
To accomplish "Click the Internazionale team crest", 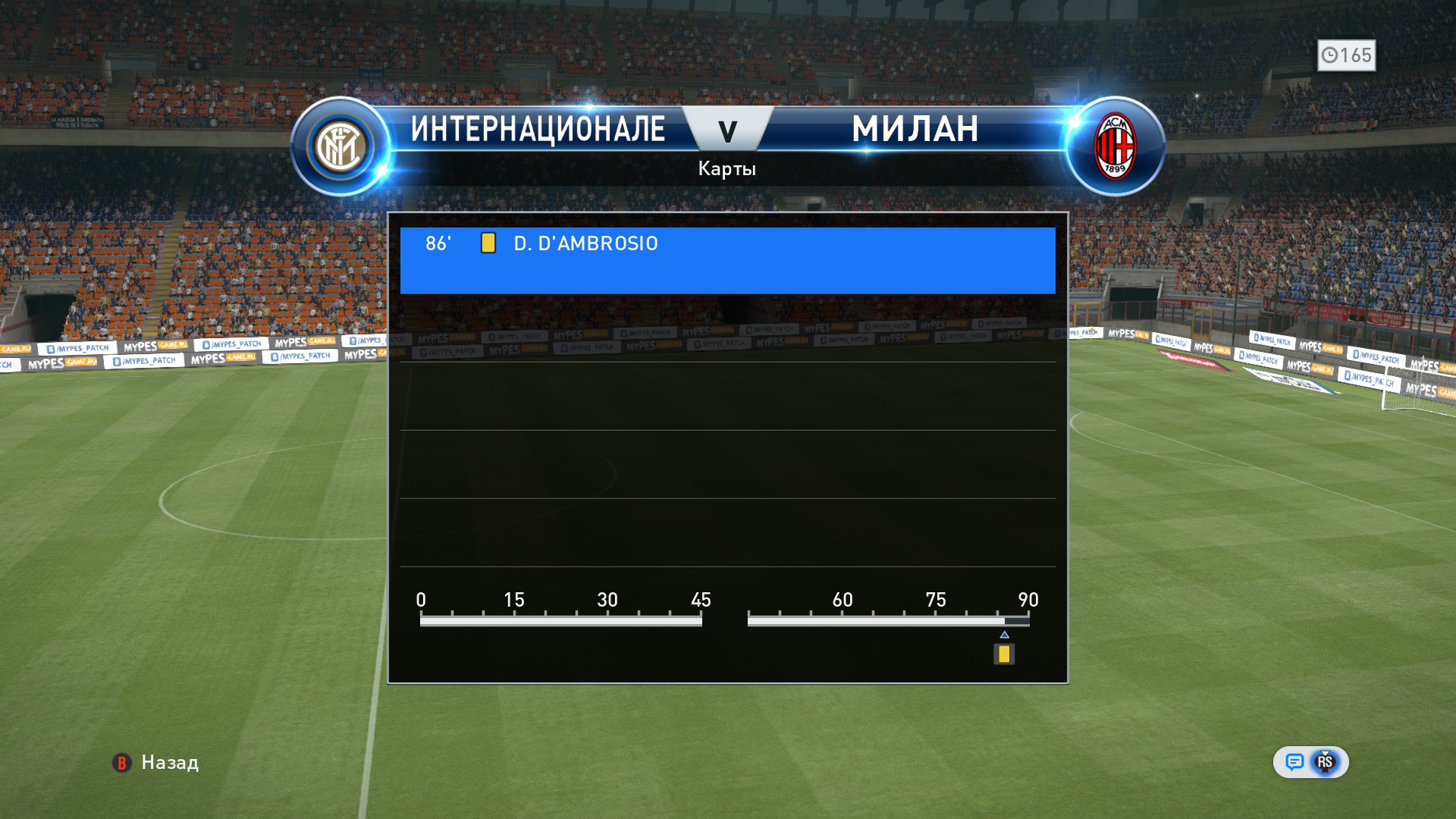I will [x=340, y=146].
